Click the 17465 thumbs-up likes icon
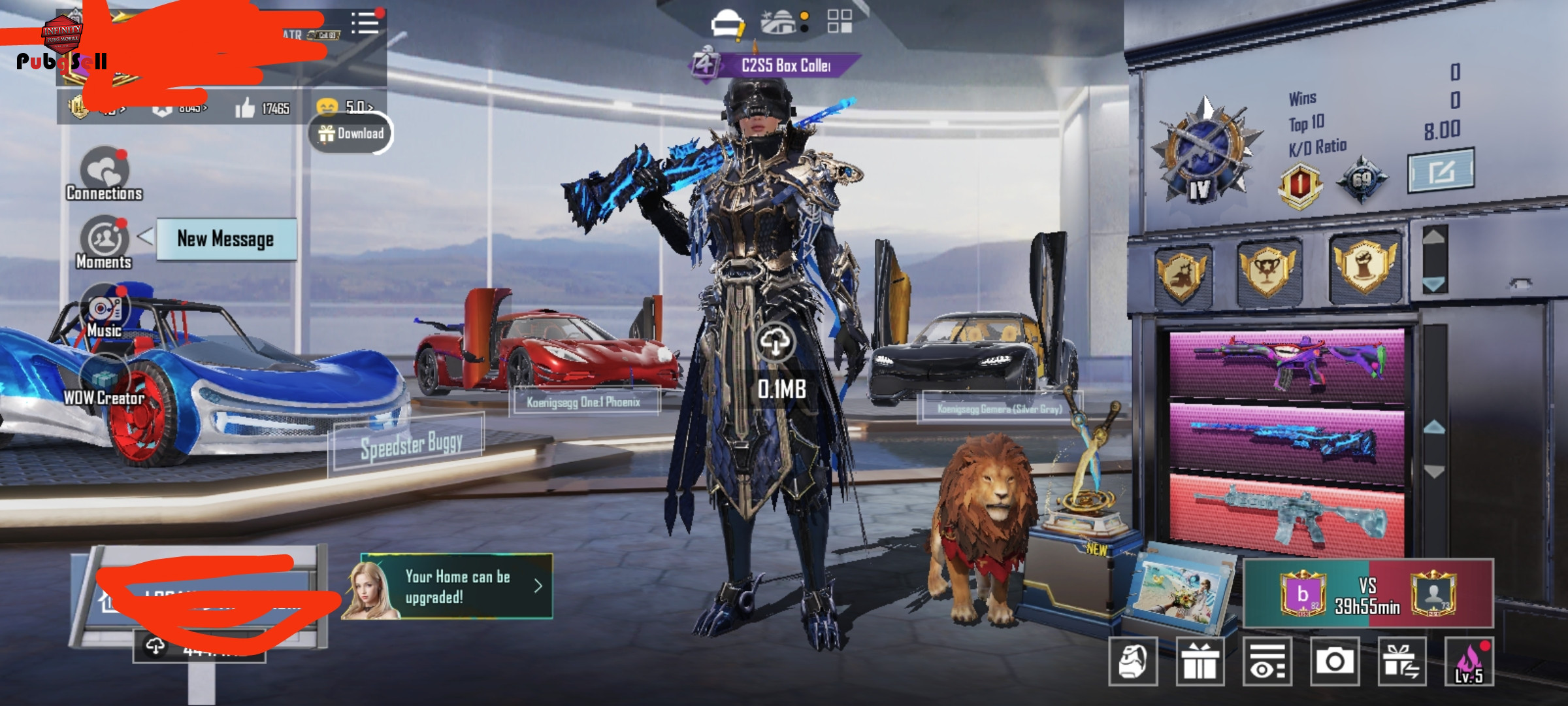This screenshot has height=706, width=1568. (x=246, y=109)
